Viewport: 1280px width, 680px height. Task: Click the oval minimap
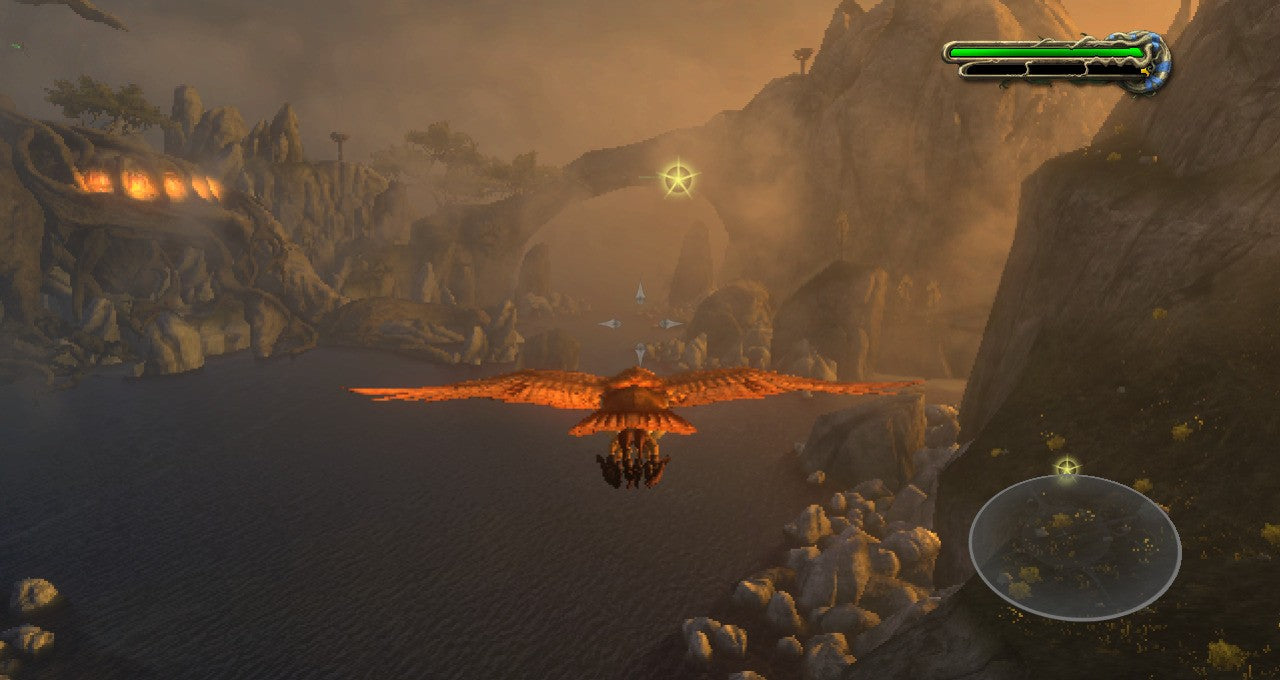click(1074, 547)
